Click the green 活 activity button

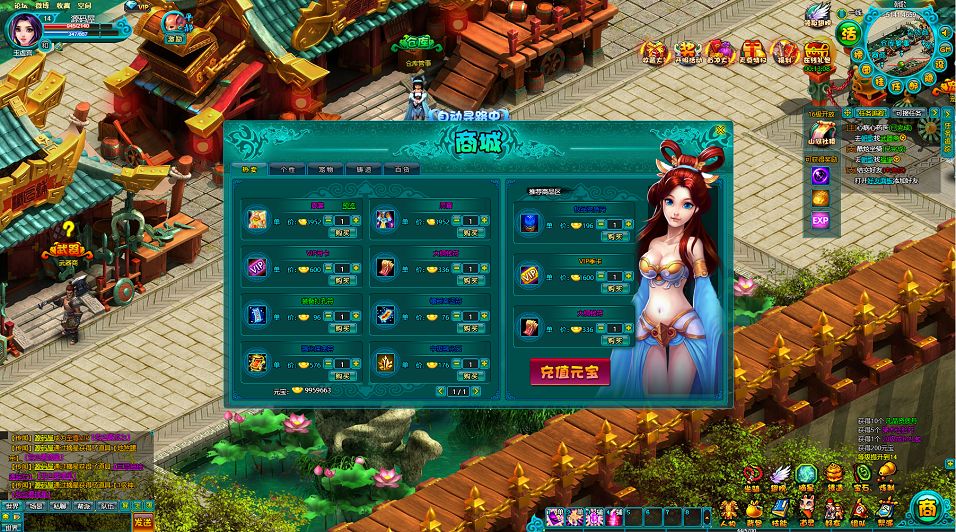tap(849, 32)
